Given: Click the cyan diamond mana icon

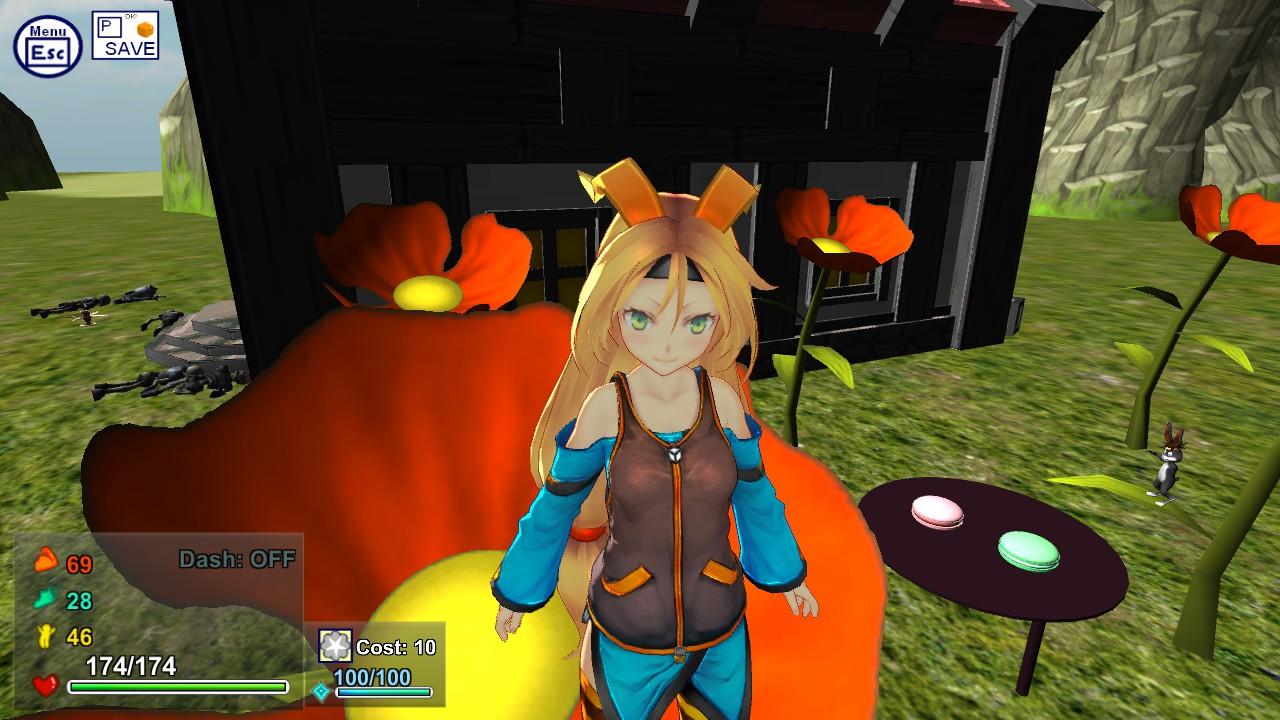Looking at the screenshot, I should point(322,690).
